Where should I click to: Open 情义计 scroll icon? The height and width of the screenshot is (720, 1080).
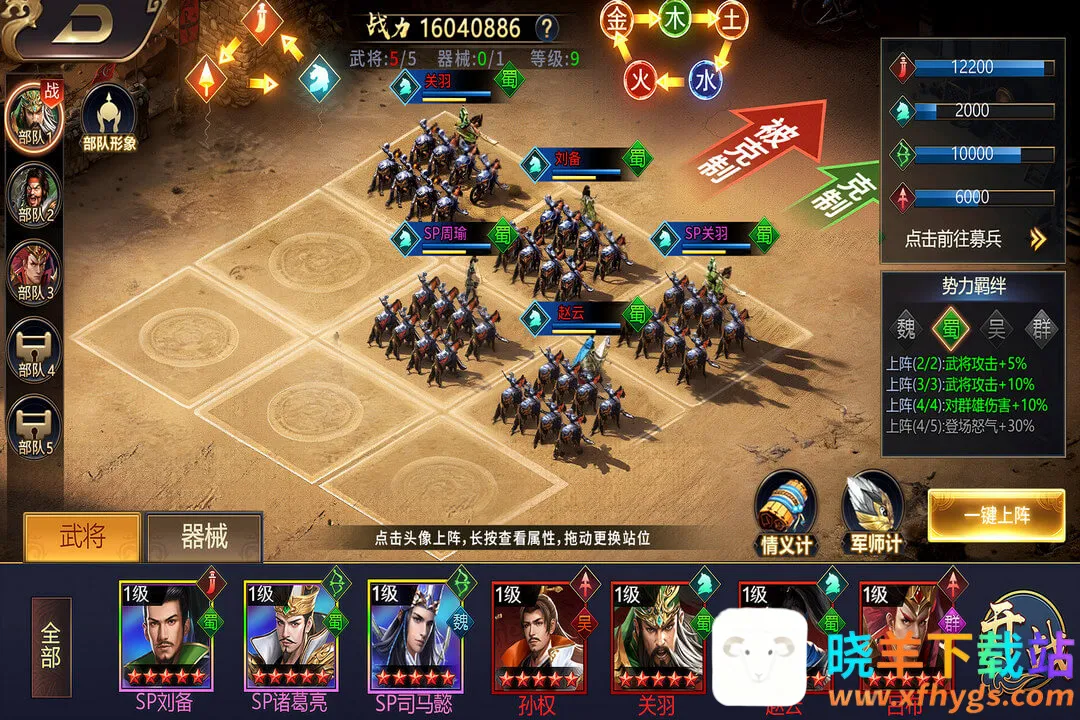(x=785, y=509)
